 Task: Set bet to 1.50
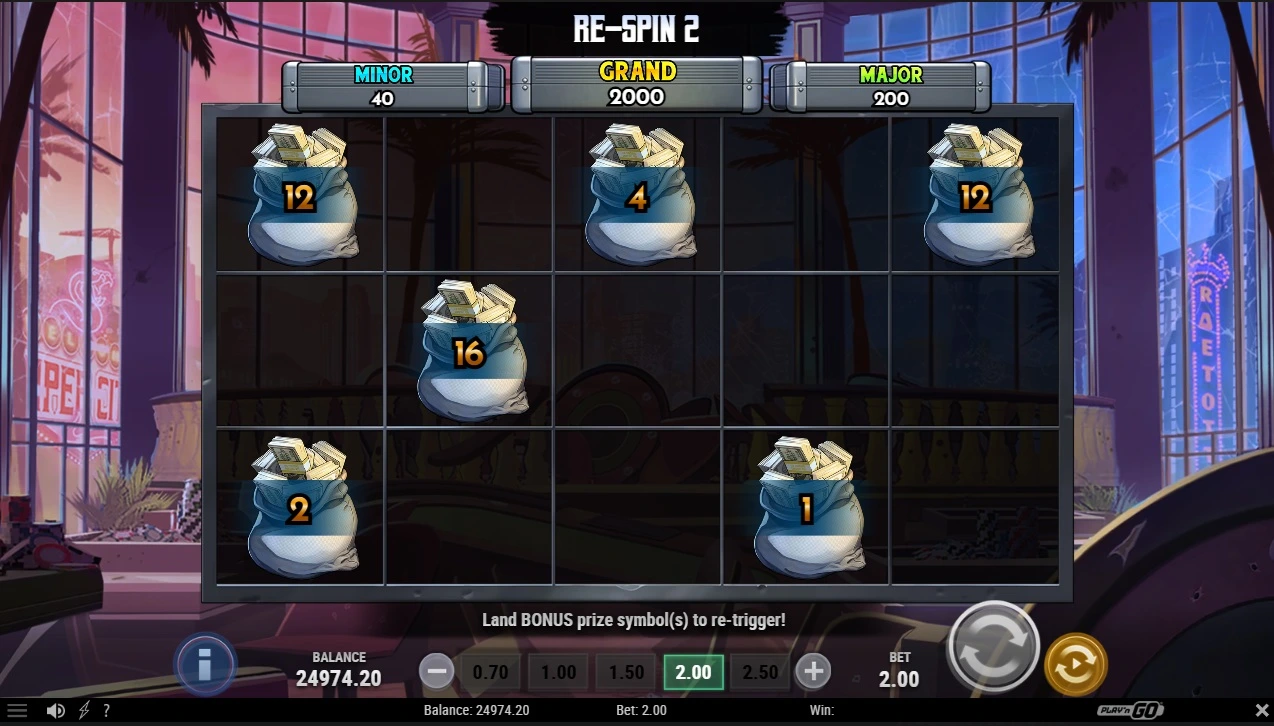click(x=626, y=672)
